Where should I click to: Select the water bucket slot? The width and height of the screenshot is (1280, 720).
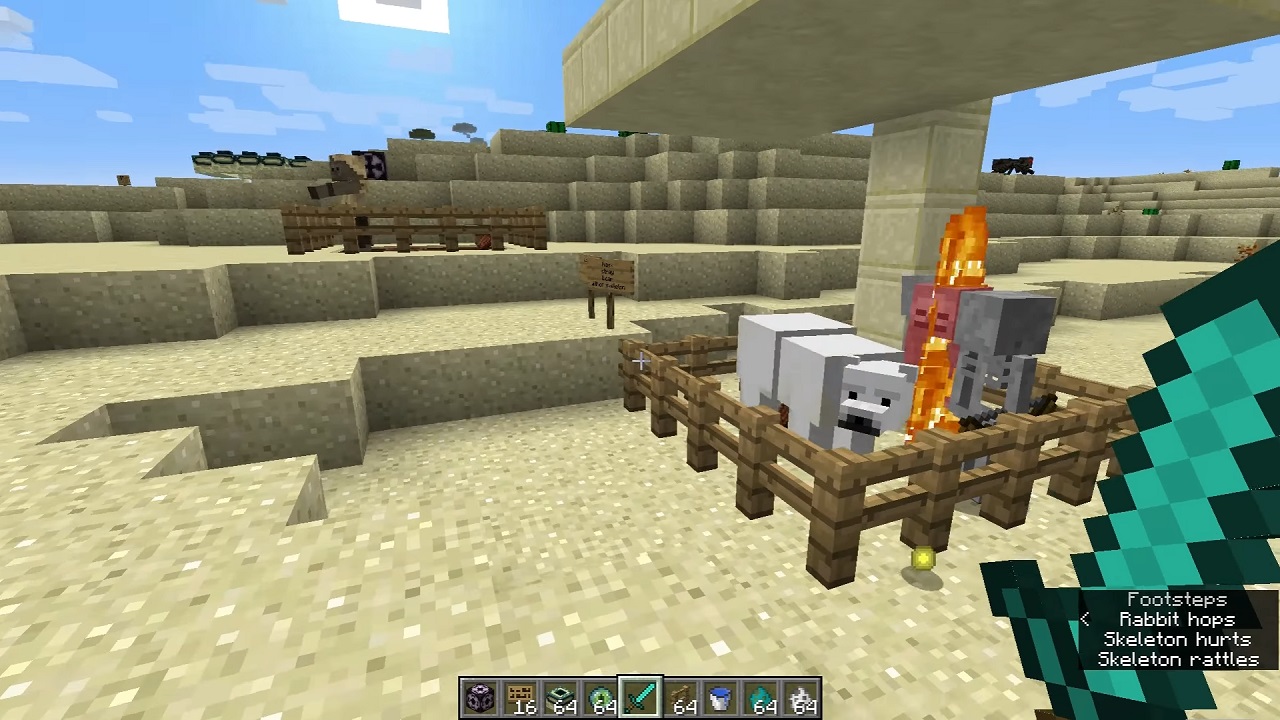click(x=720, y=698)
